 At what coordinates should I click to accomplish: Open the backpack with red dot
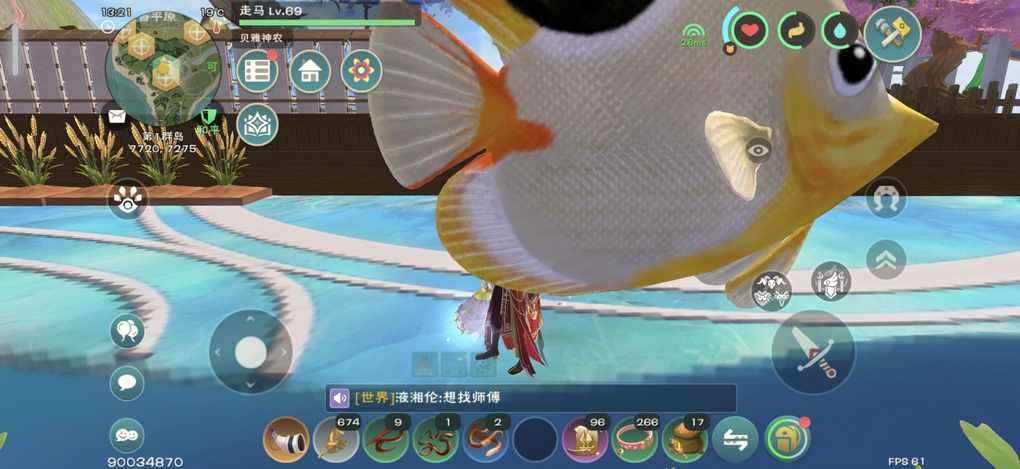point(786,439)
